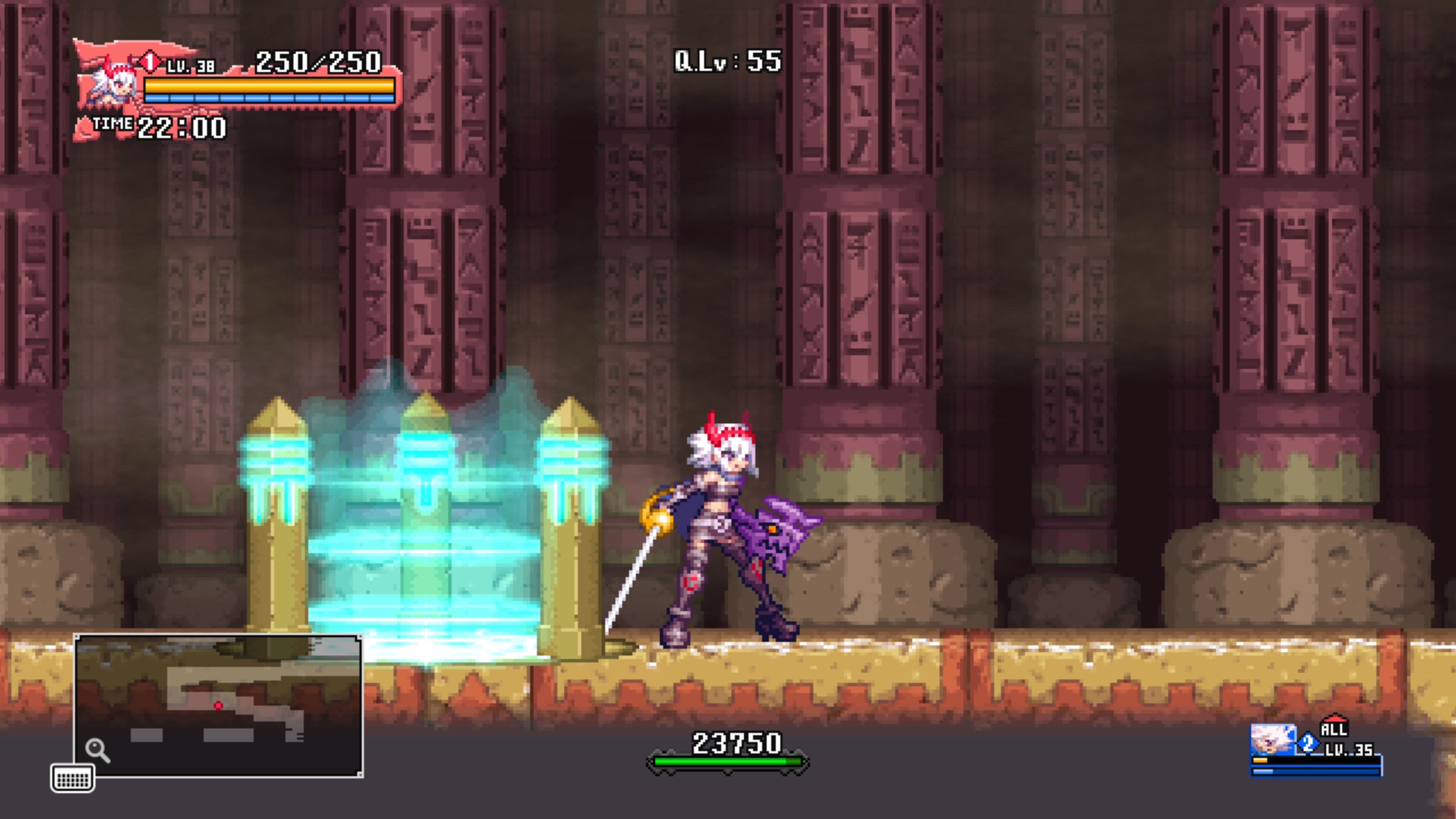Open the on-screen keyboard icon
Screen dimensions: 1456x819
pos(72,778)
